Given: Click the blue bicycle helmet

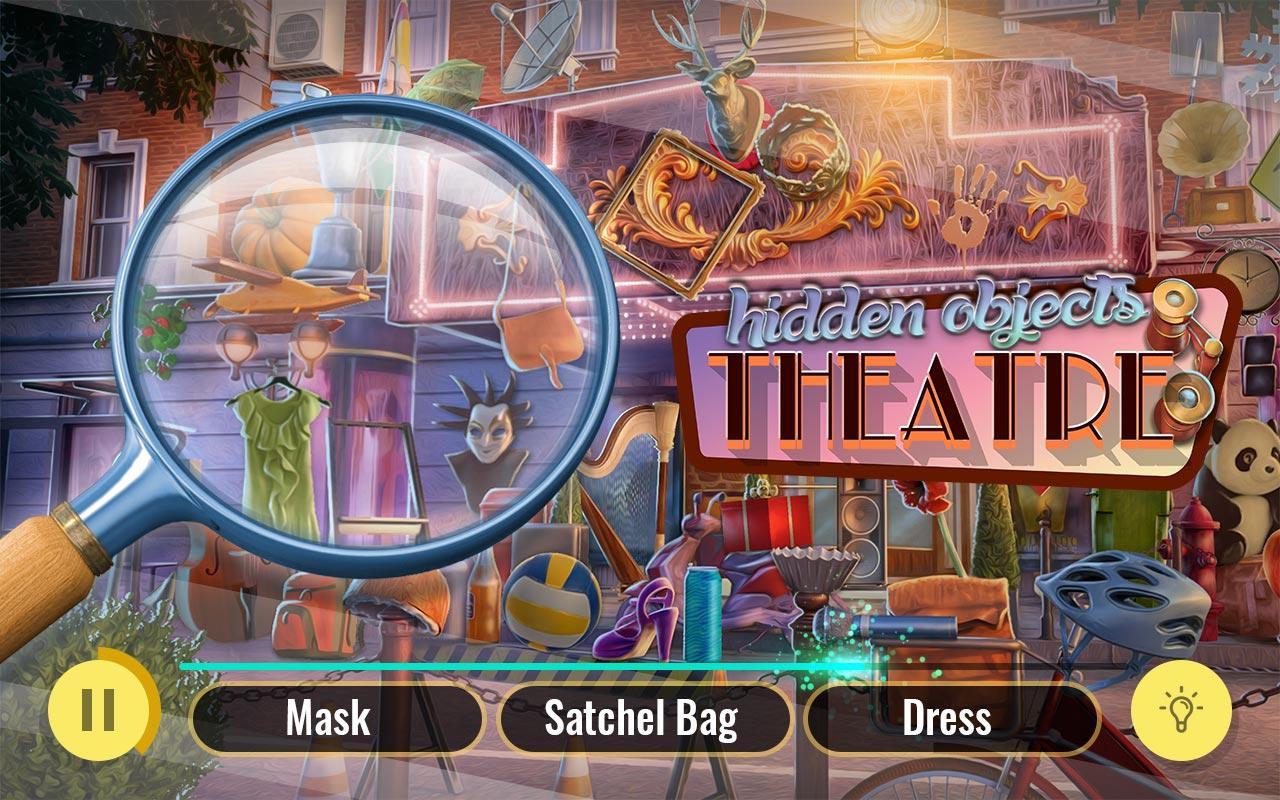Looking at the screenshot, I should click(x=1120, y=600).
